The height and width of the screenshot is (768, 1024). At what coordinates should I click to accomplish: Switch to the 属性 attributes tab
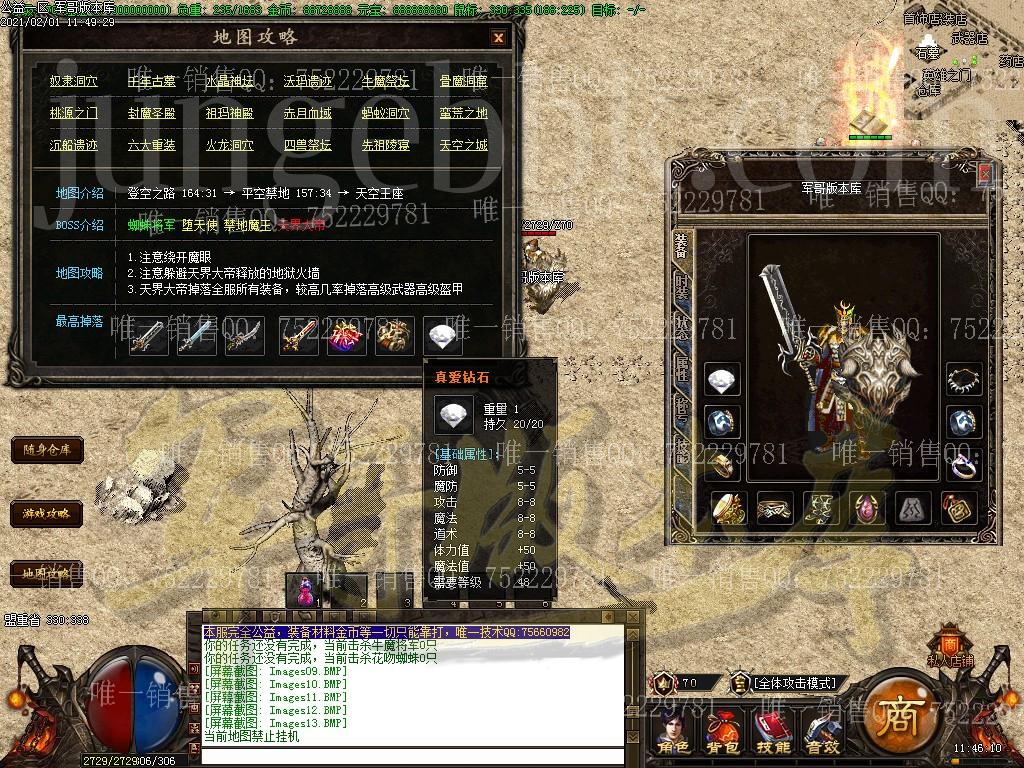[x=681, y=369]
